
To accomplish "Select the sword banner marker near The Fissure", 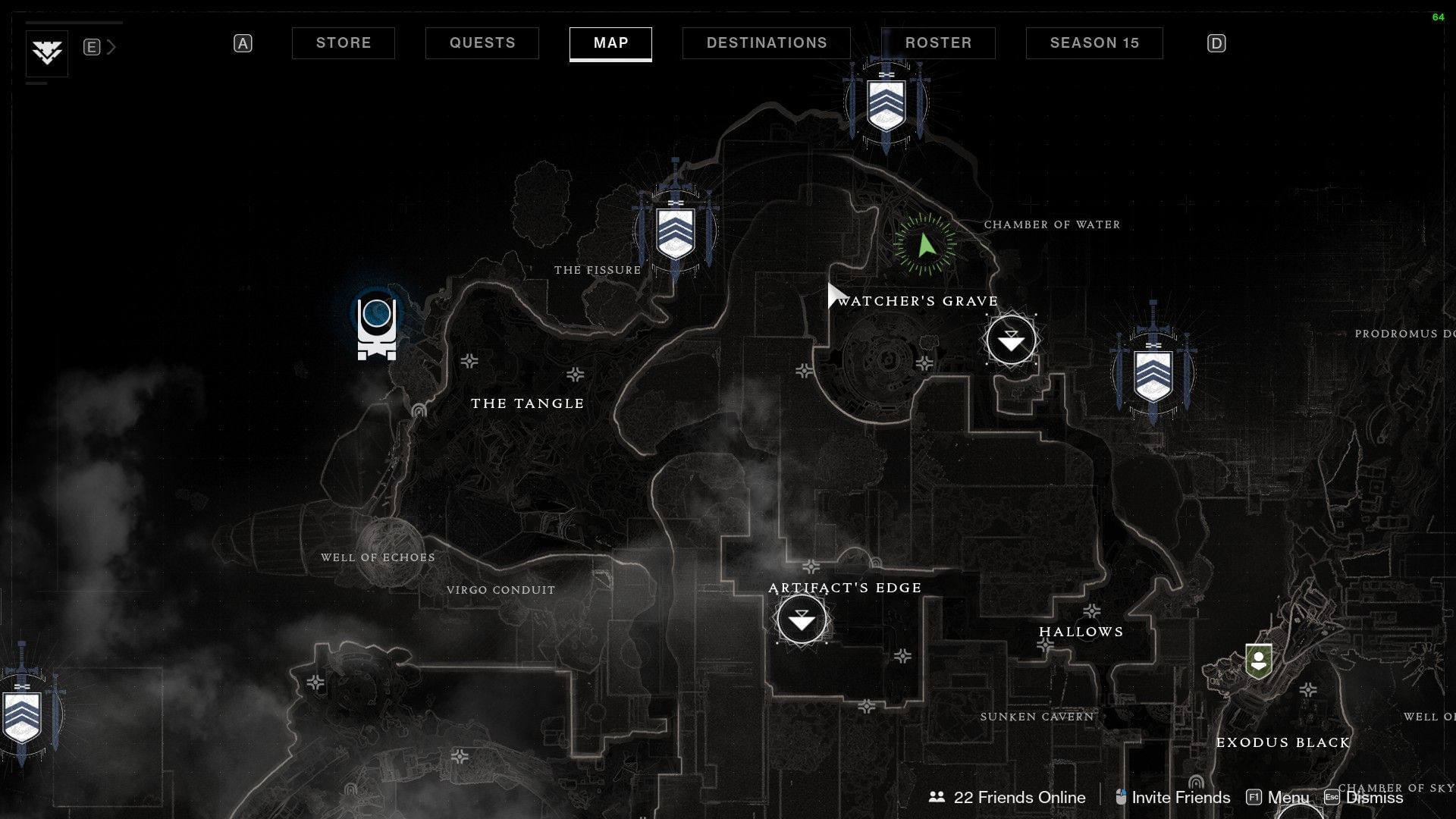I will pos(675,229).
